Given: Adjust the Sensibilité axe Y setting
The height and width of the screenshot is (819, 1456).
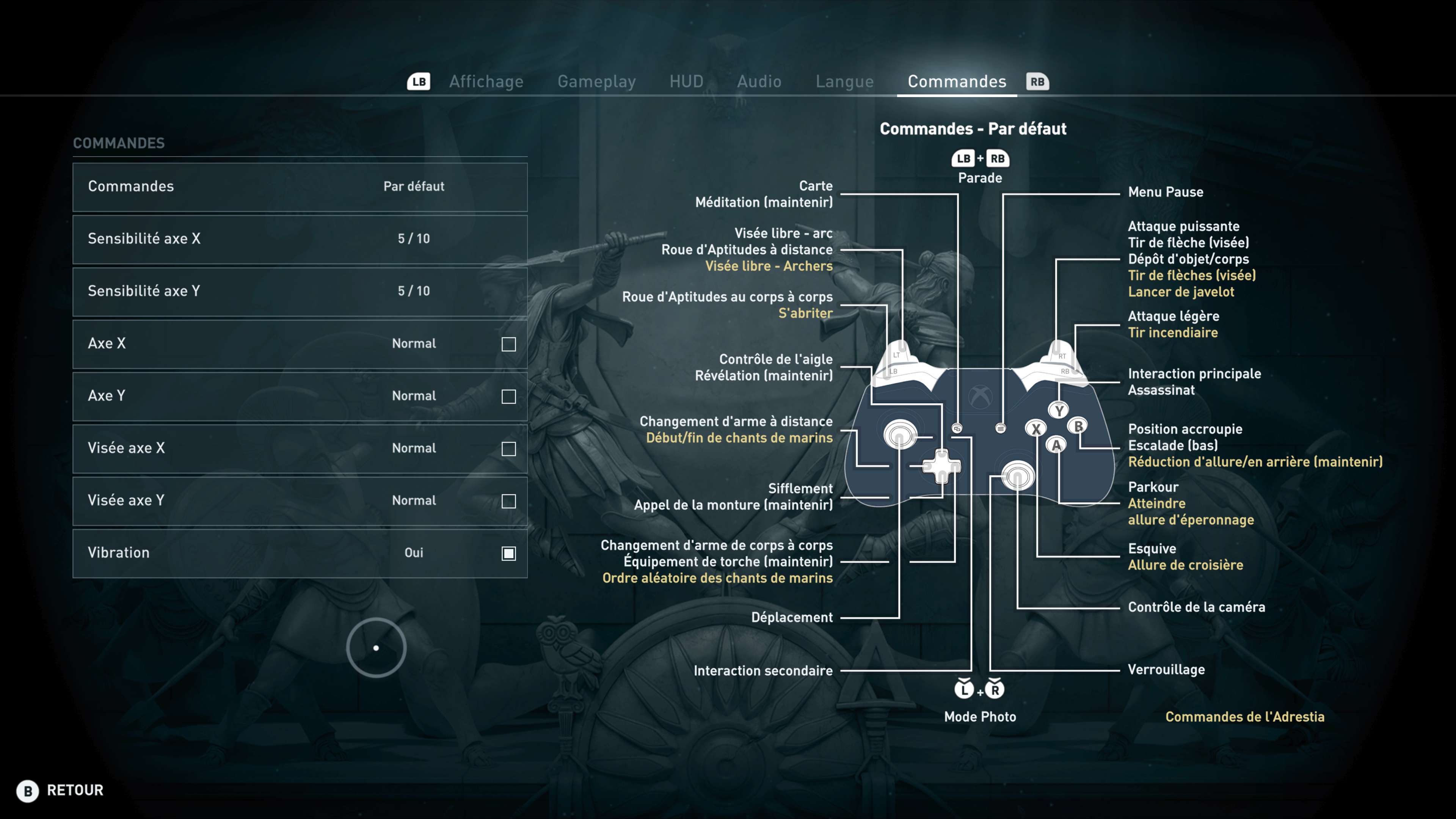Looking at the screenshot, I should (x=300, y=291).
